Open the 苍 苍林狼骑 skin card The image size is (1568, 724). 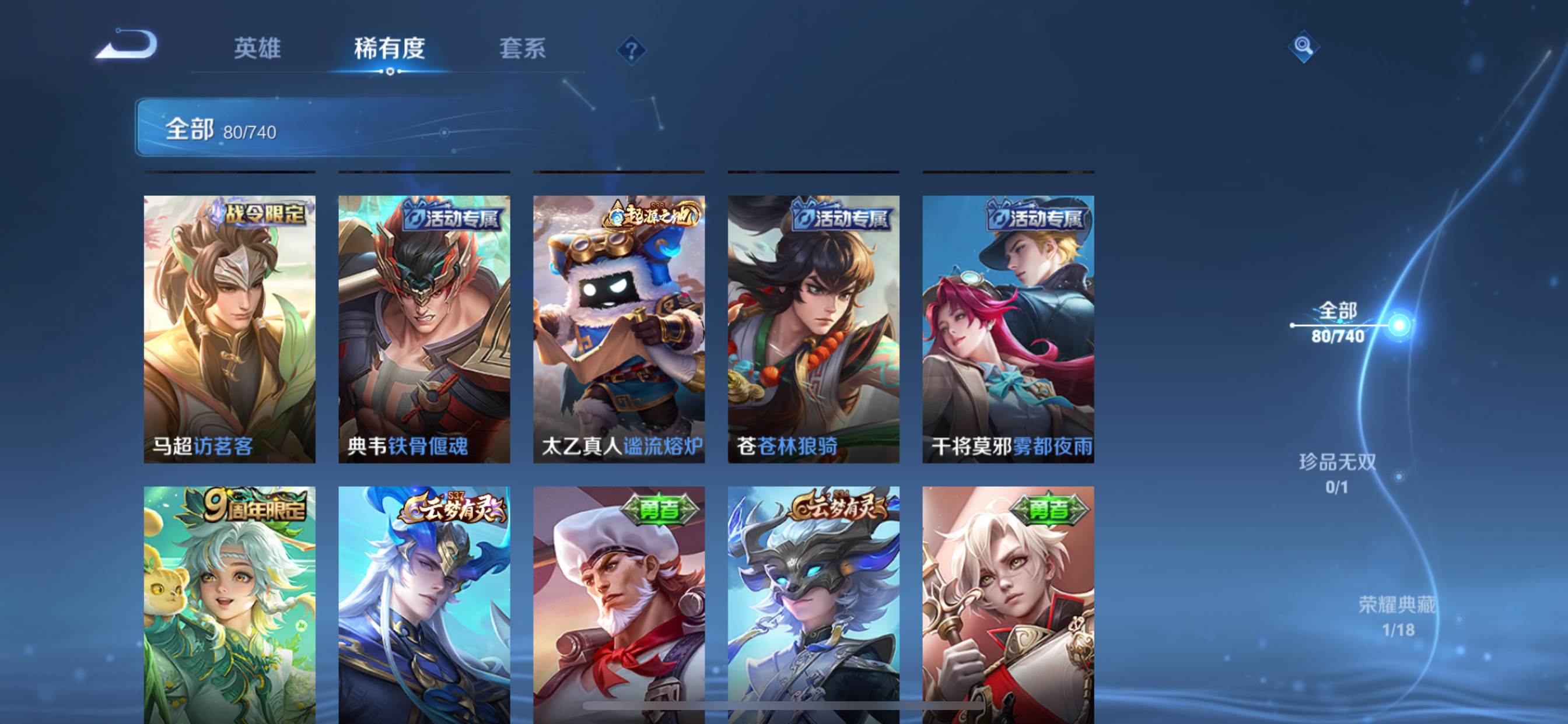[813, 329]
